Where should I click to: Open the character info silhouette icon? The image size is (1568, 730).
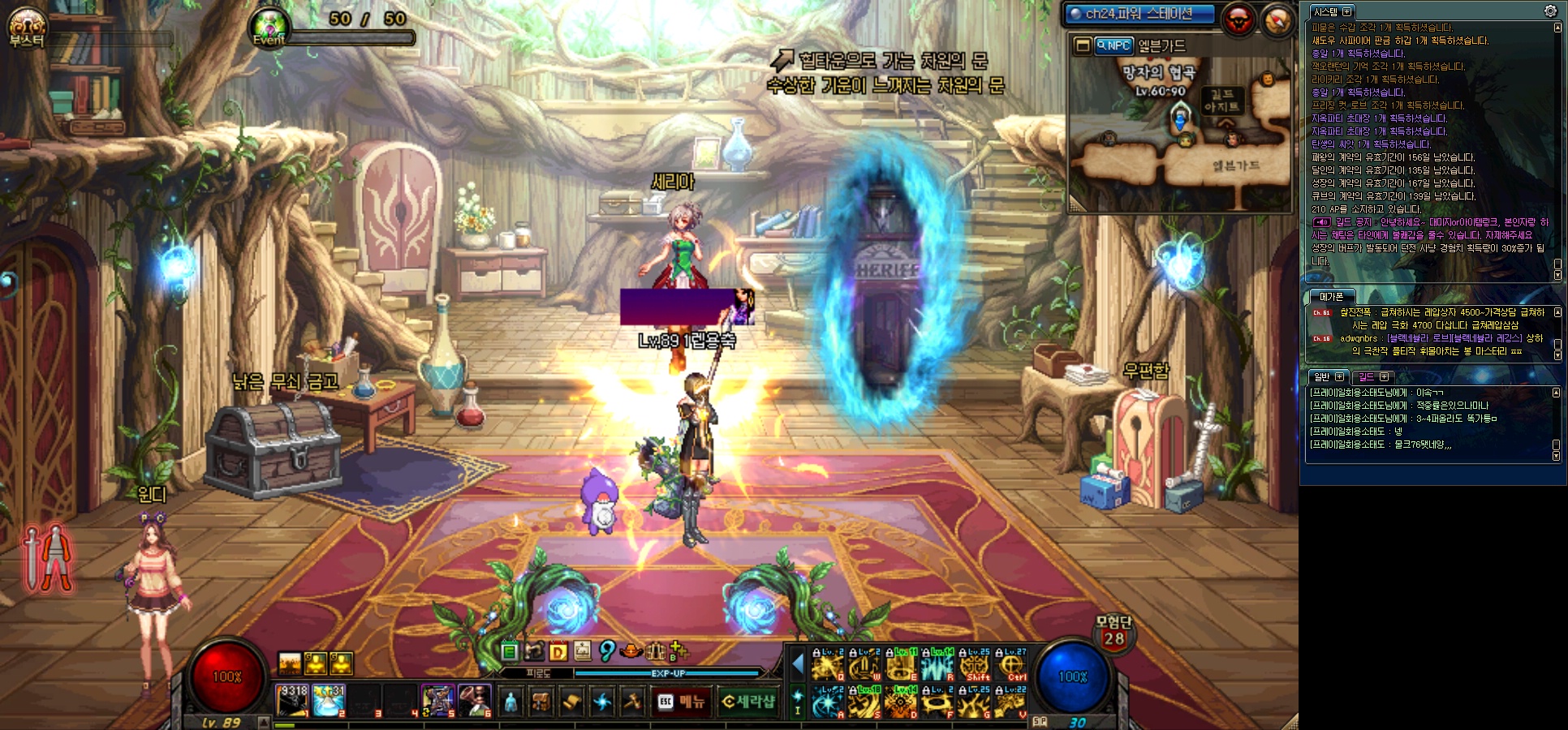(510, 702)
